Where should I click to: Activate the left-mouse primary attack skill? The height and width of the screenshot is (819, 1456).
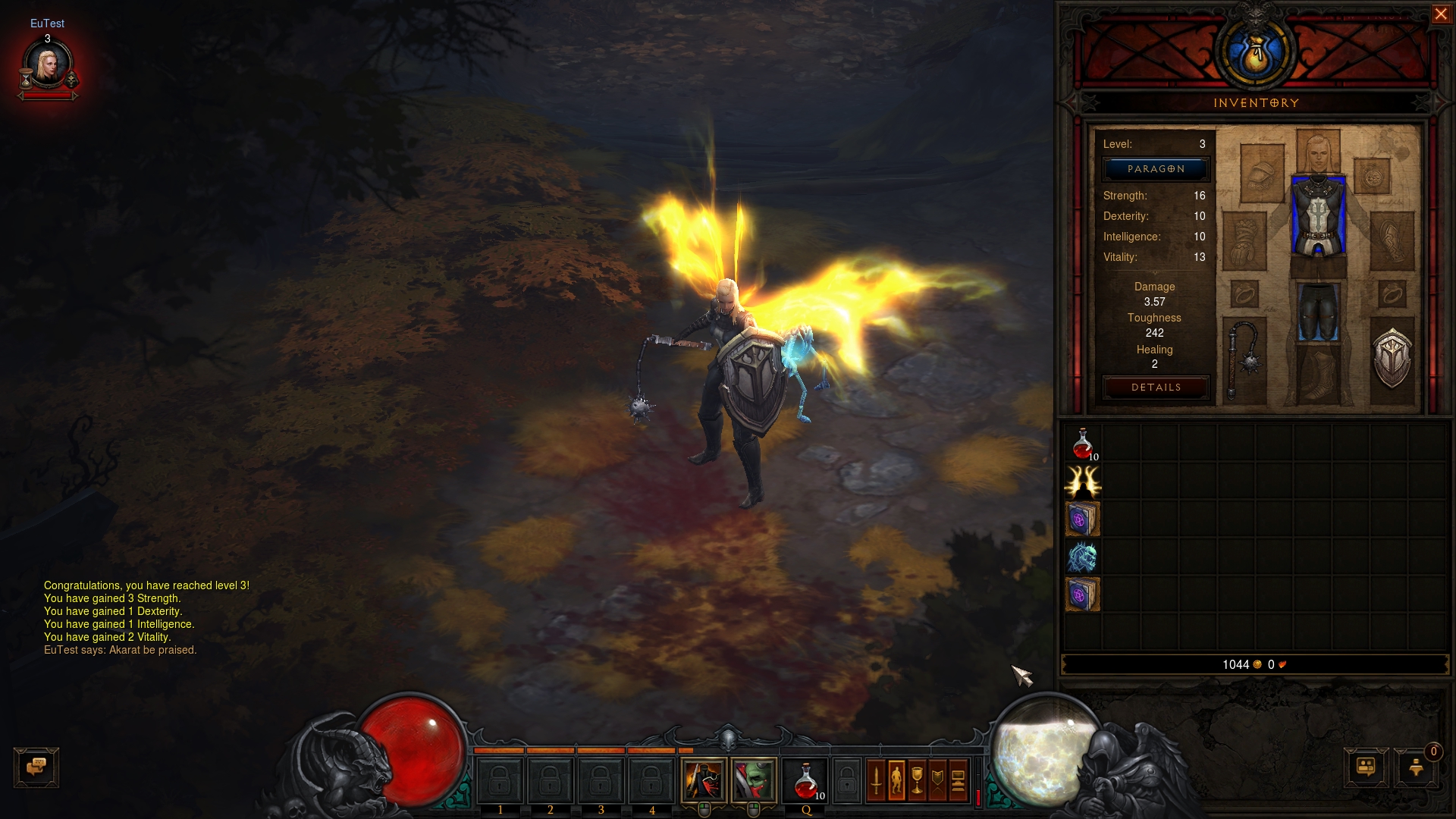[x=704, y=780]
